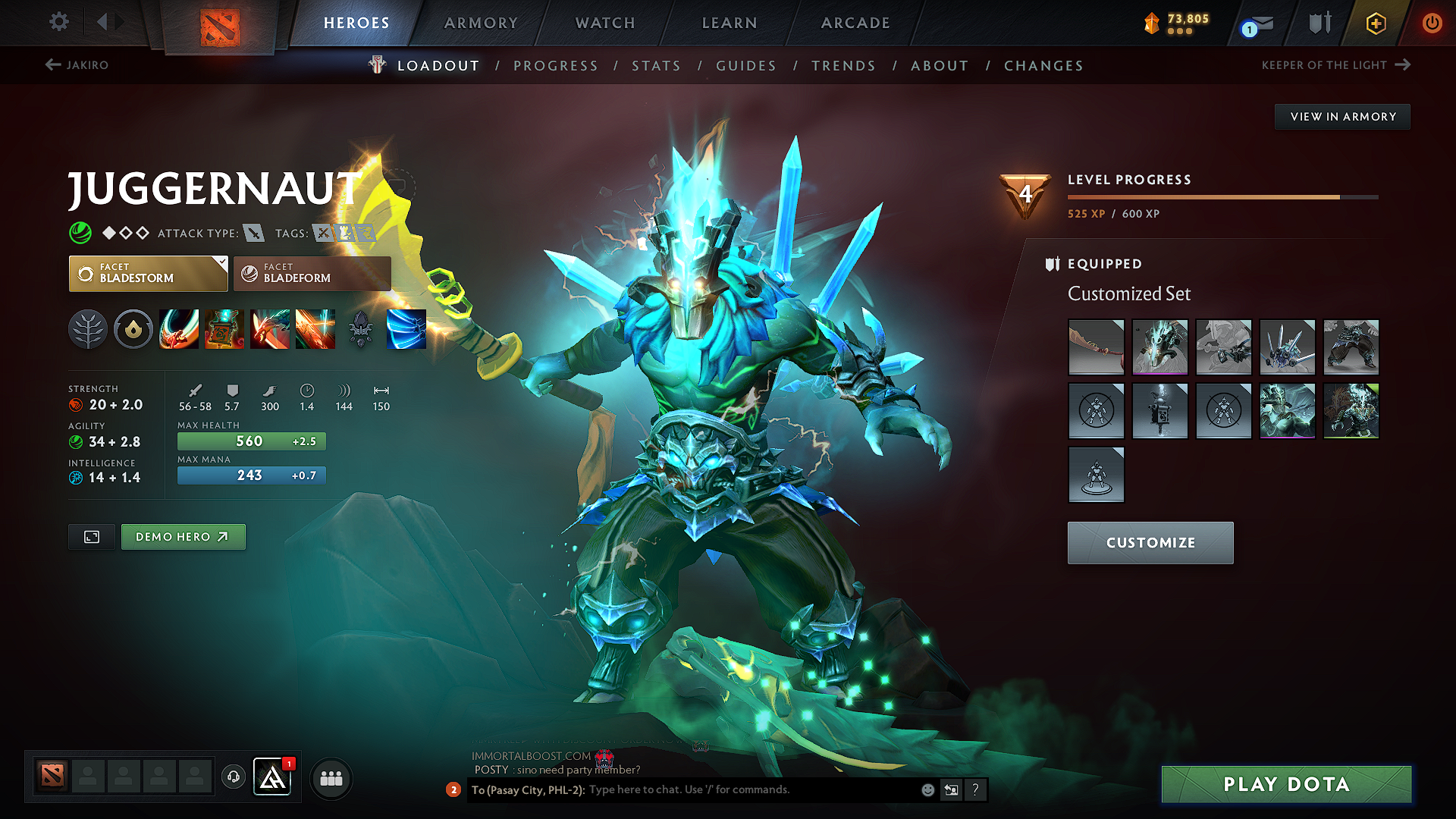Keep the Bladestorm facet selected

[140, 274]
